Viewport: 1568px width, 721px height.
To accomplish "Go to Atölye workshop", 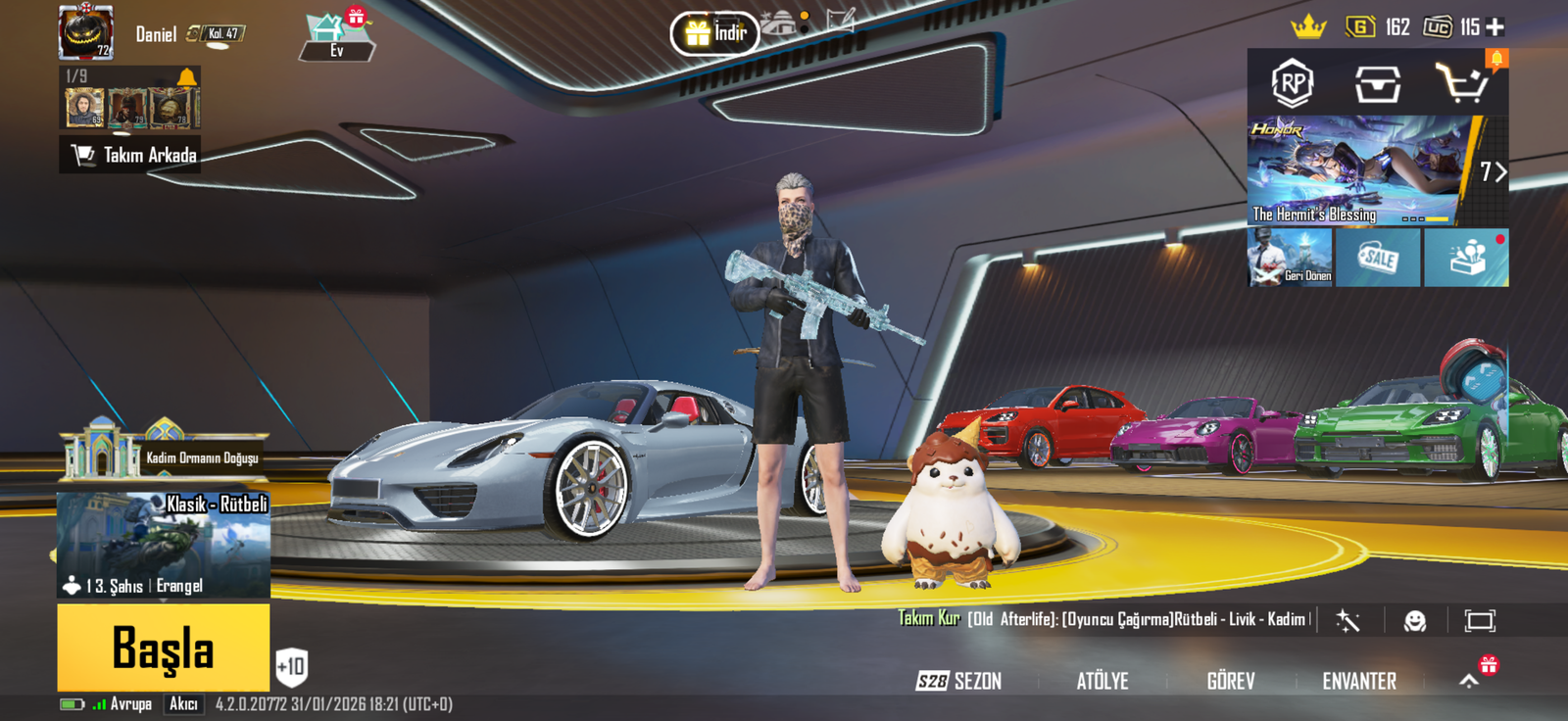I will tap(1102, 681).
